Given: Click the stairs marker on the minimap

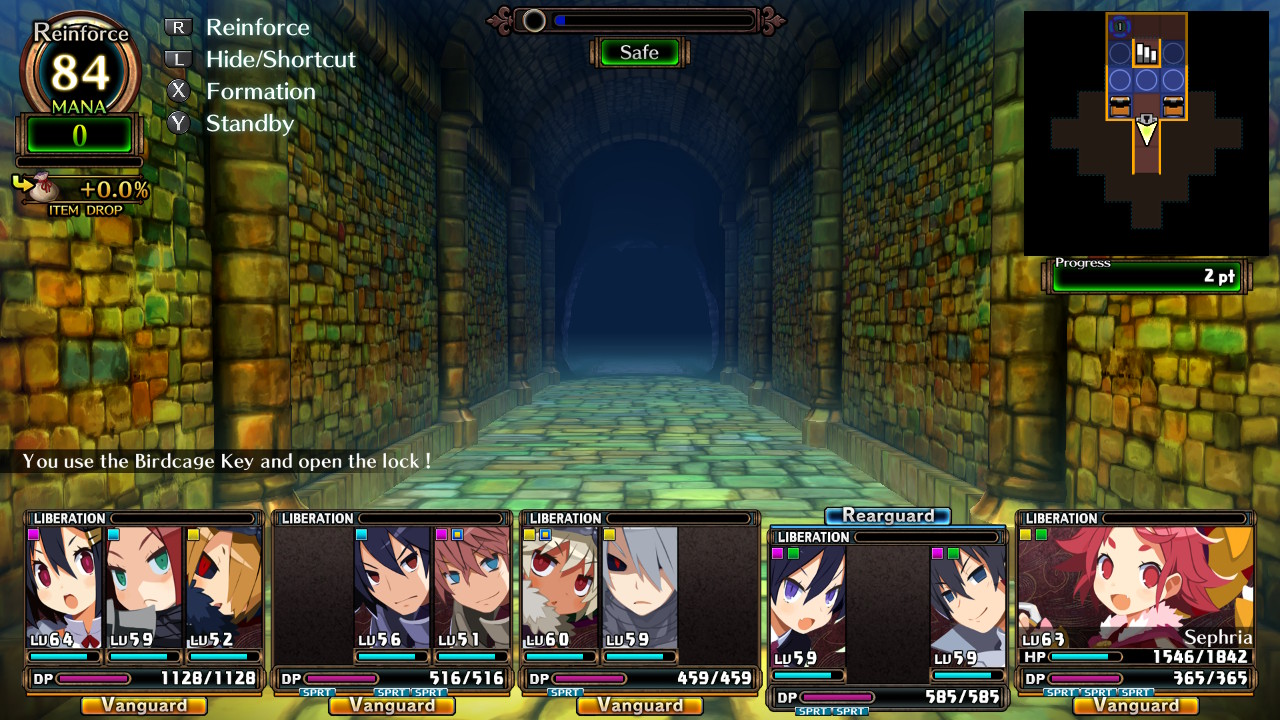Looking at the screenshot, I should click(1146, 53).
